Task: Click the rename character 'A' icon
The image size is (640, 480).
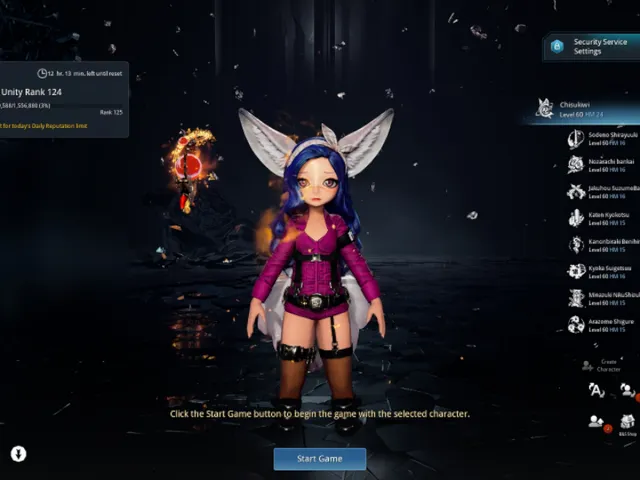Action: click(x=596, y=390)
